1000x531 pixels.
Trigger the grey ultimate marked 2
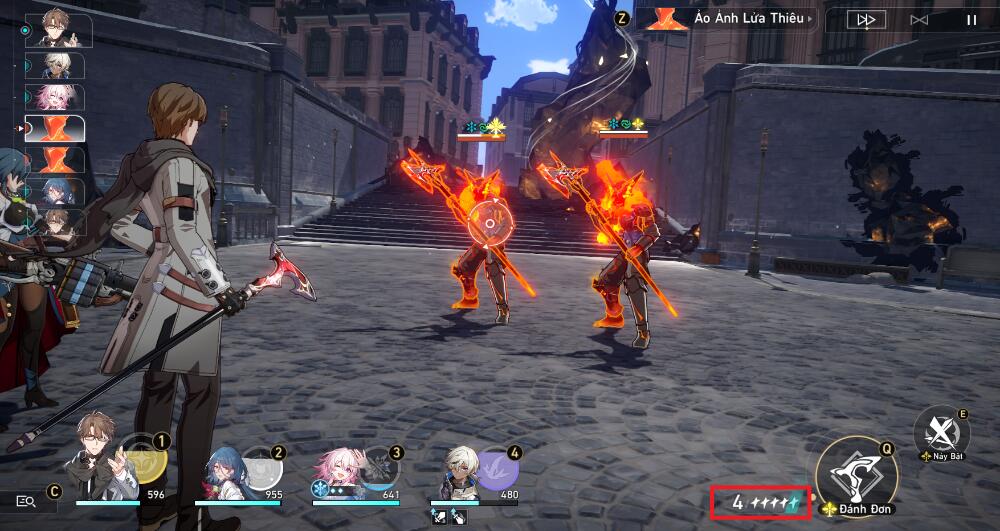coord(261,466)
